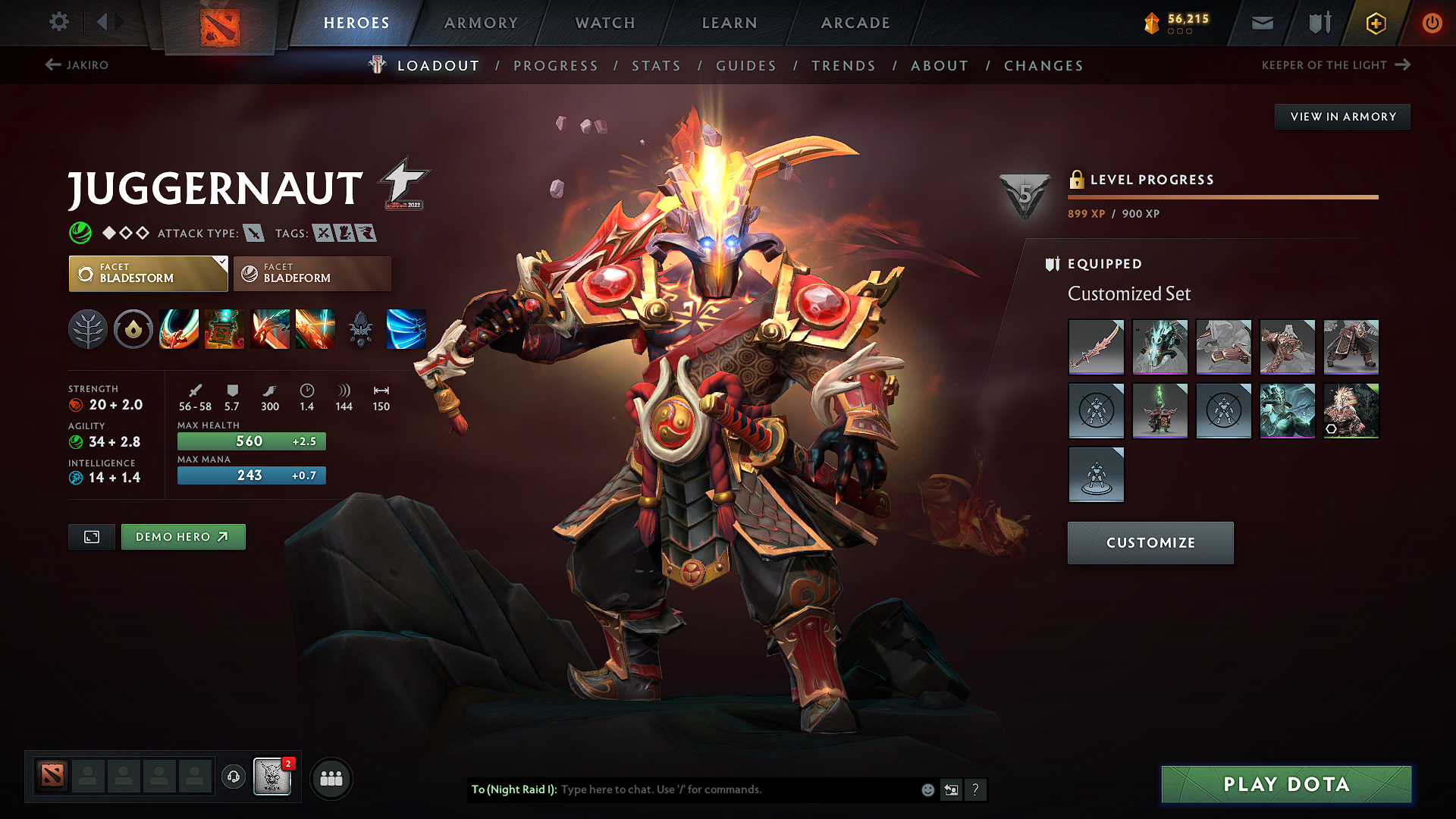1456x819 pixels.
Task: View the Blade Dance ability icon
Action: pos(271,329)
